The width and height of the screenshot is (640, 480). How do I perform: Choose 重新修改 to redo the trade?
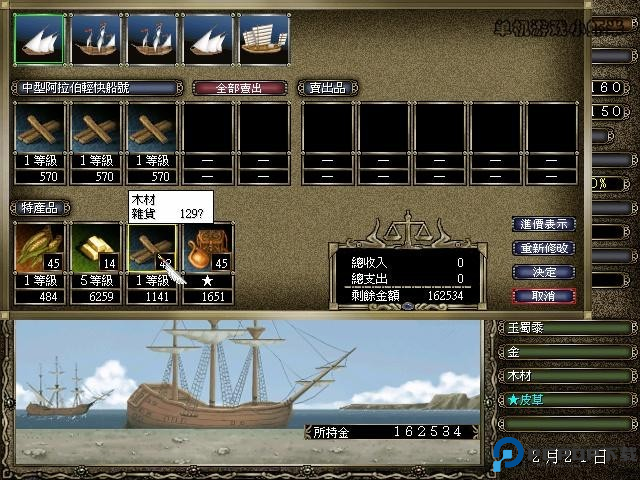[544, 248]
